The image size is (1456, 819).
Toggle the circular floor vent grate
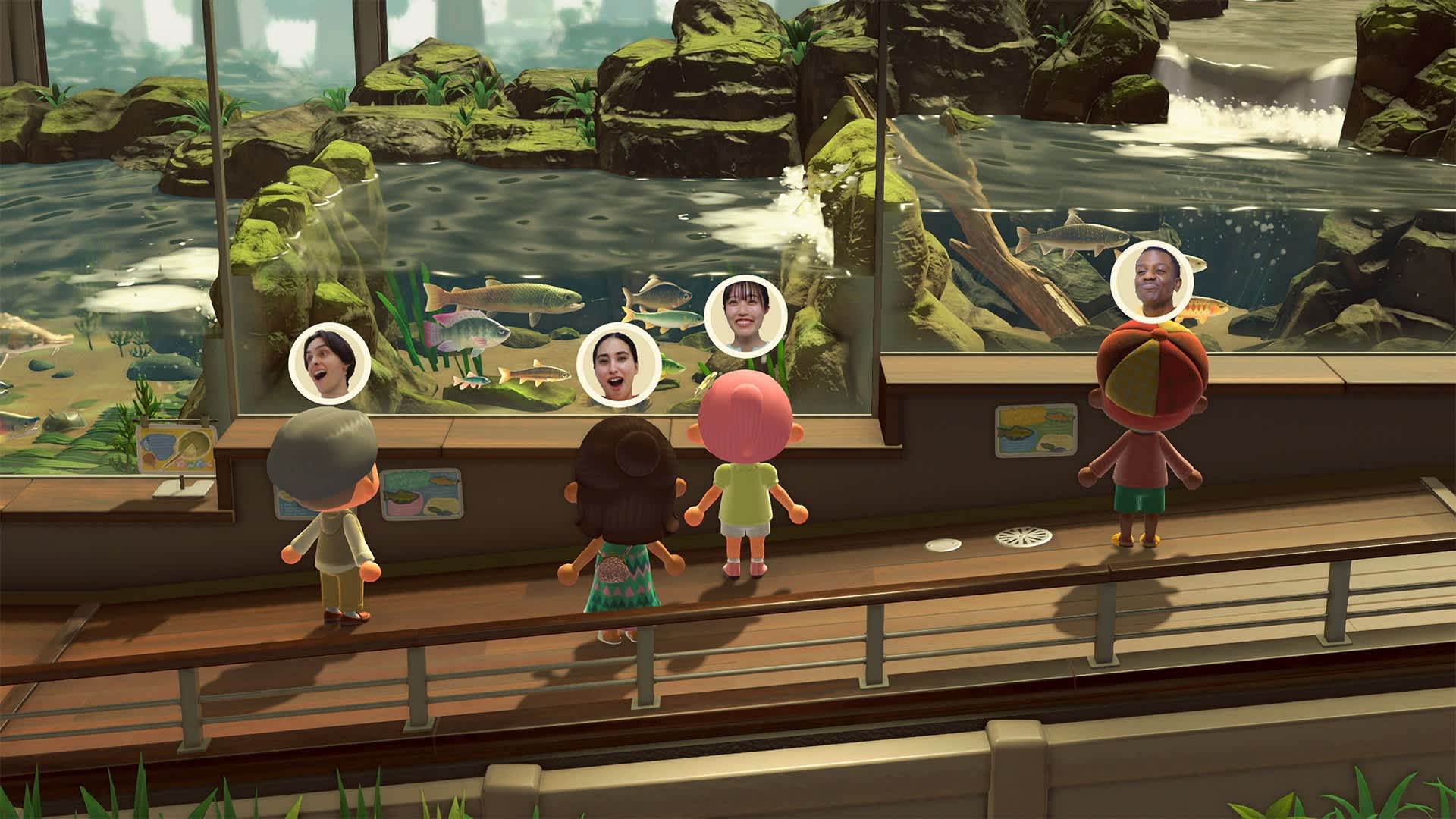tap(1023, 537)
